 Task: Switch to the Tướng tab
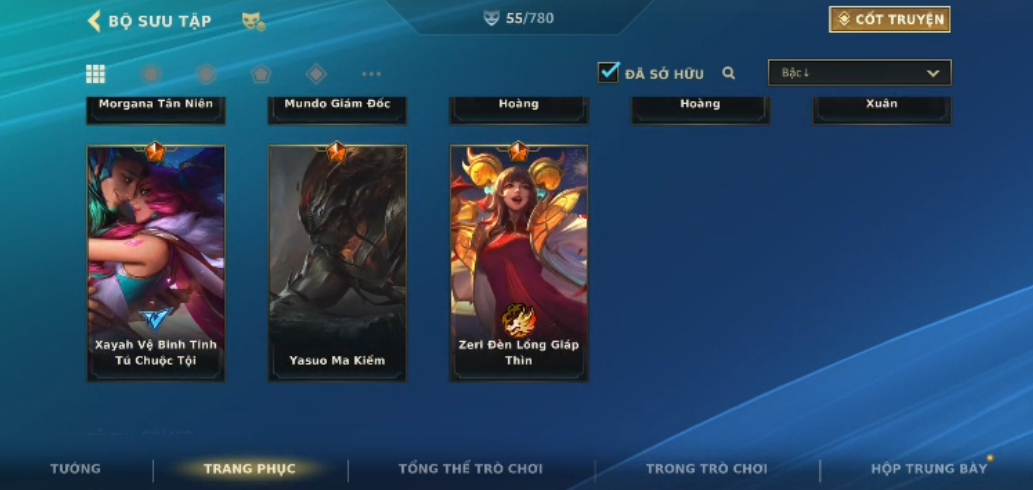pos(76,469)
